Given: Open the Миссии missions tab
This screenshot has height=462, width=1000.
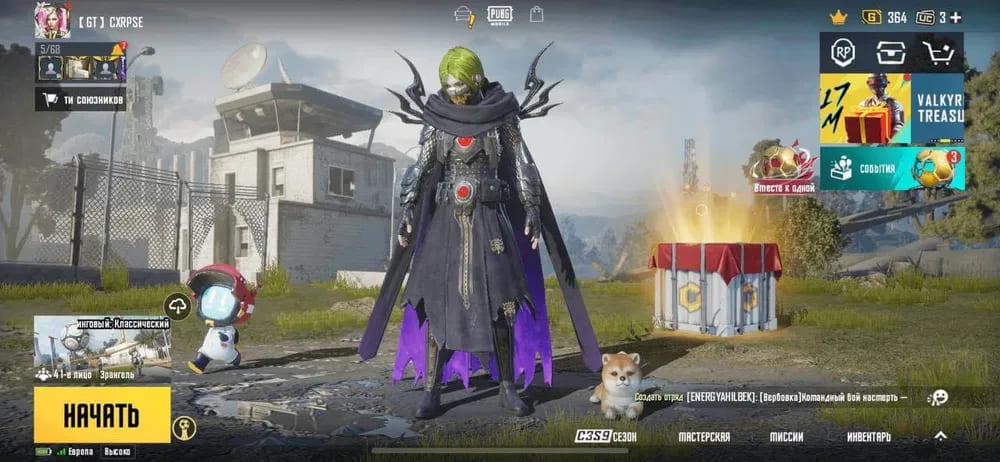Looking at the screenshot, I should [786, 437].
